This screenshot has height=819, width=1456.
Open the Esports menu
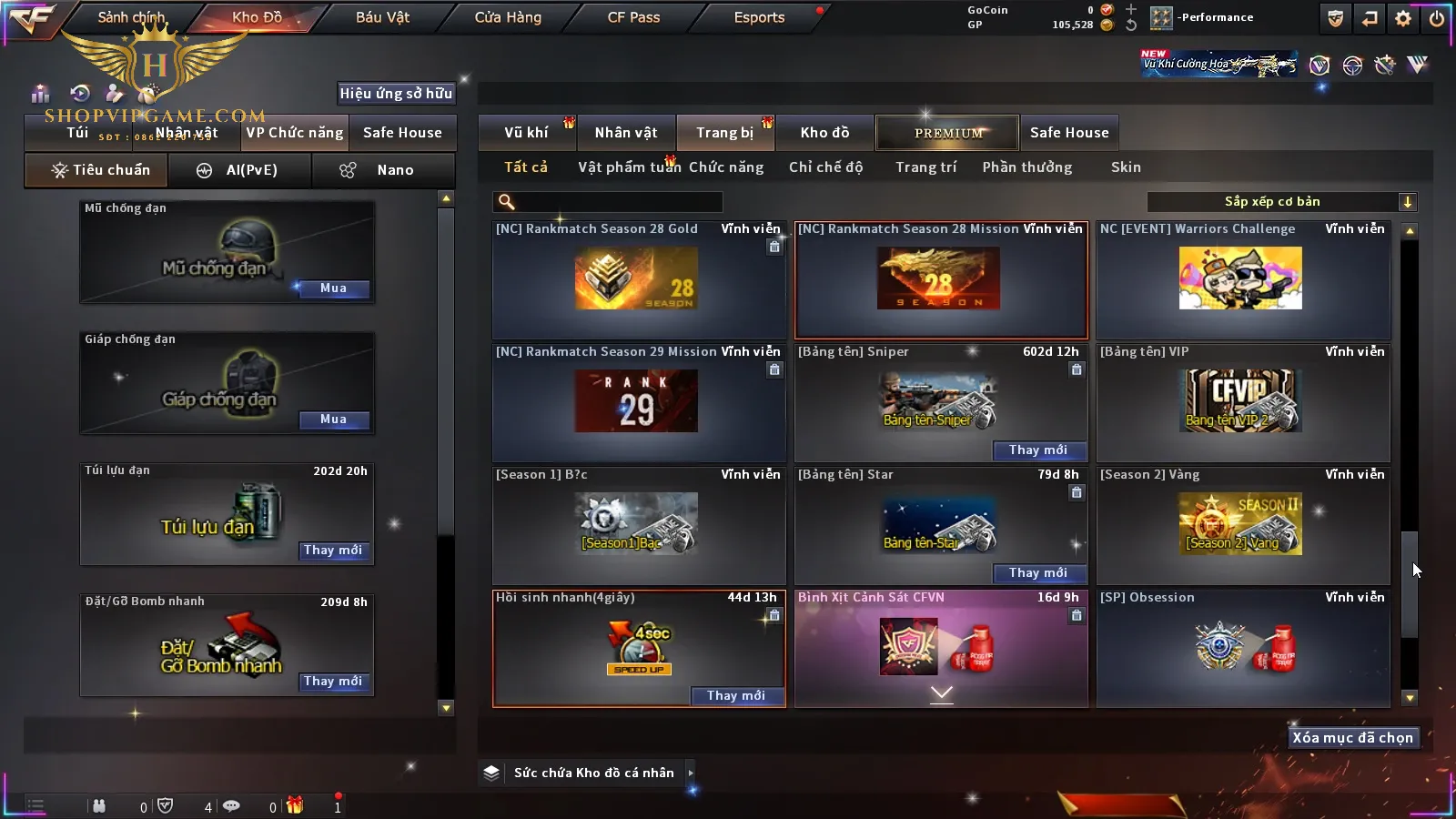tap(759, 17)
